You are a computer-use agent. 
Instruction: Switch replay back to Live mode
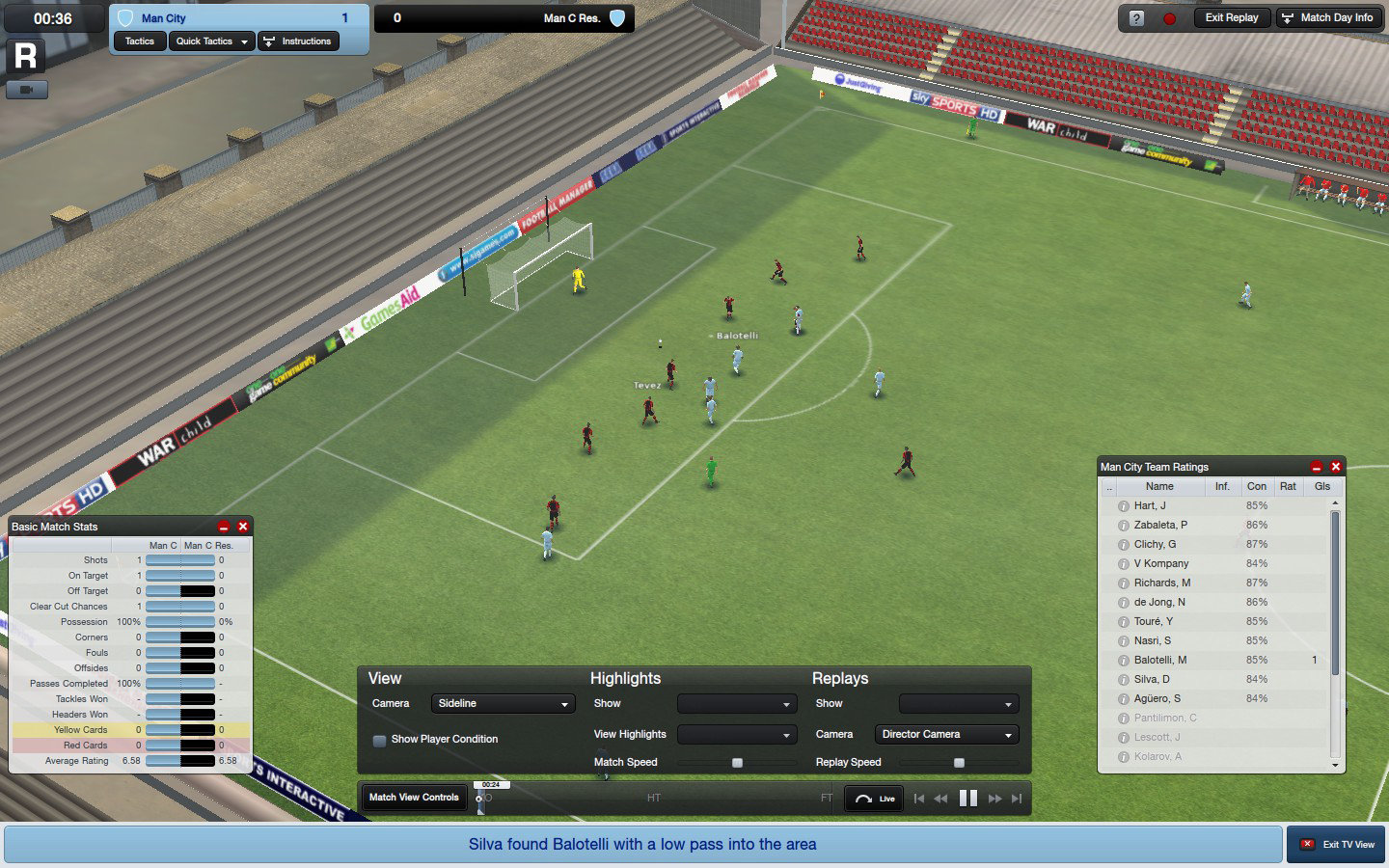[873, 798]
